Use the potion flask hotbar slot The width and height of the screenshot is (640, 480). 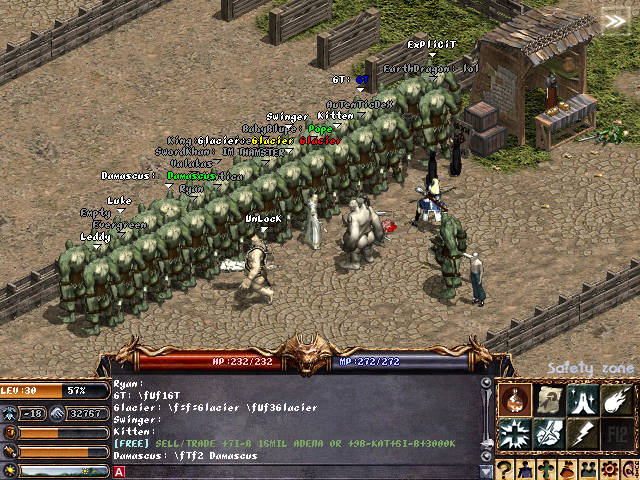click(x=515, y=399)
